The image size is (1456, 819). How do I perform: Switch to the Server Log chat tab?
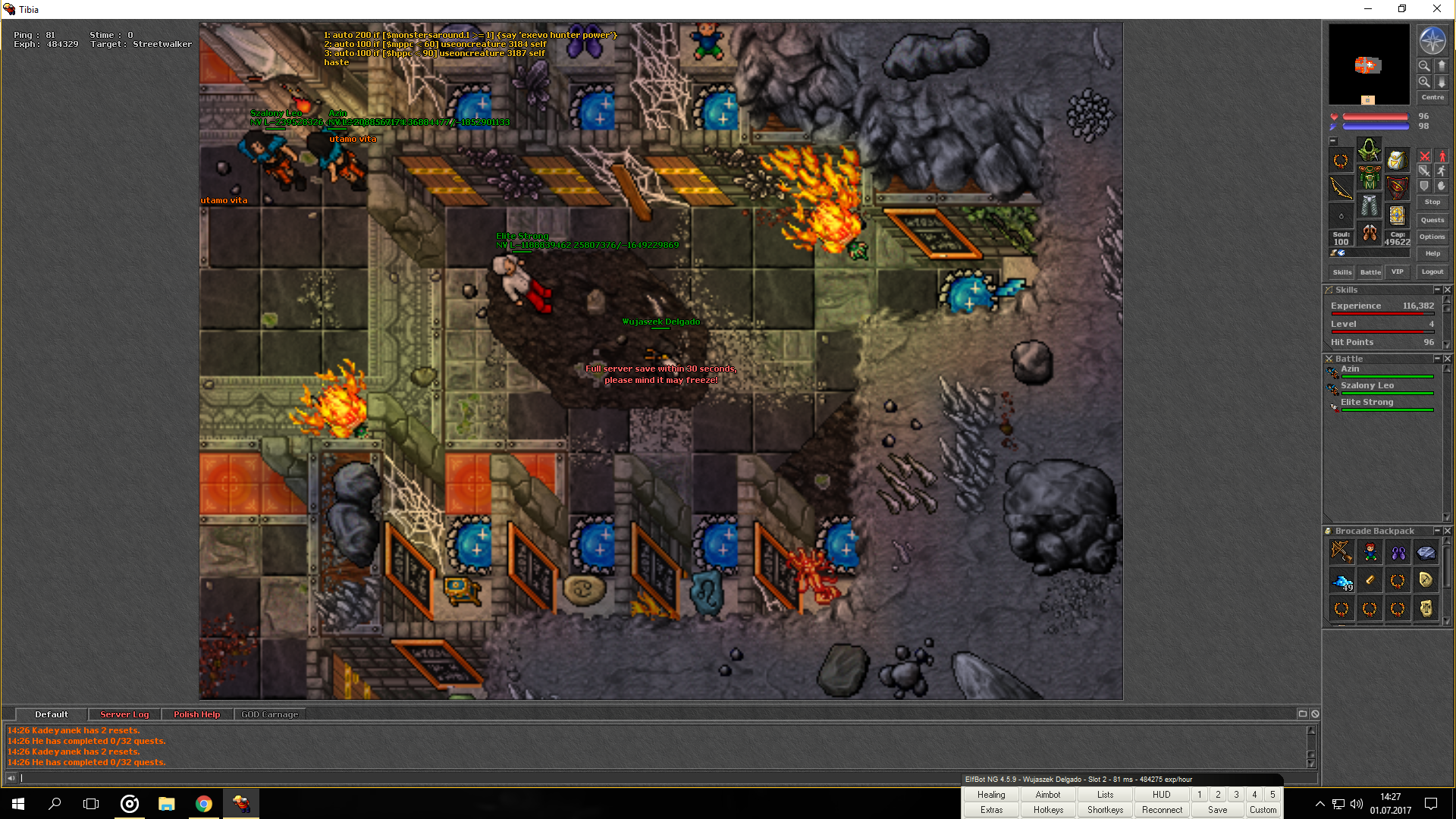(x=124, y=714)
